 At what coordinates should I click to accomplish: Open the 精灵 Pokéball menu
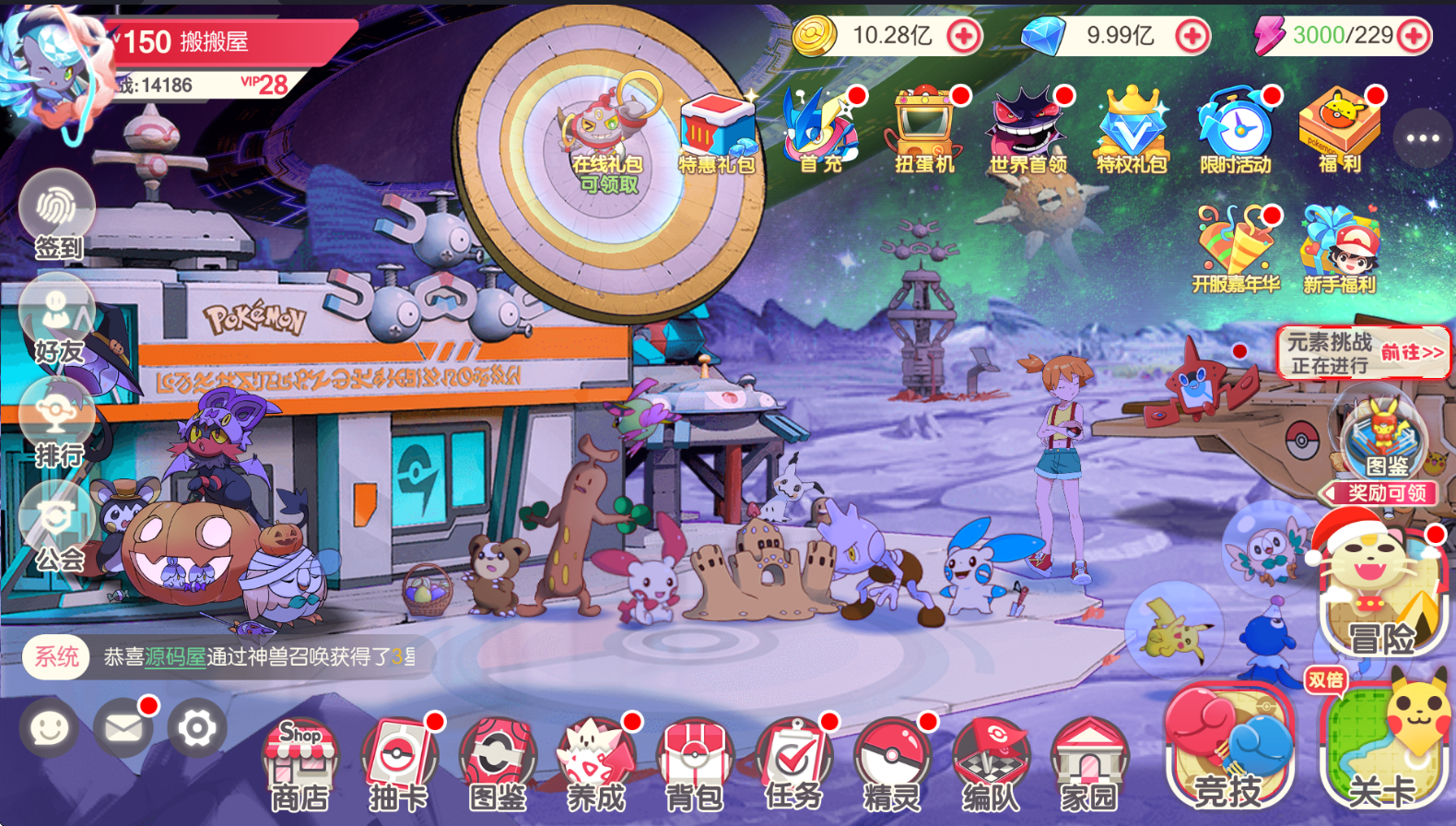pos(891,763)
